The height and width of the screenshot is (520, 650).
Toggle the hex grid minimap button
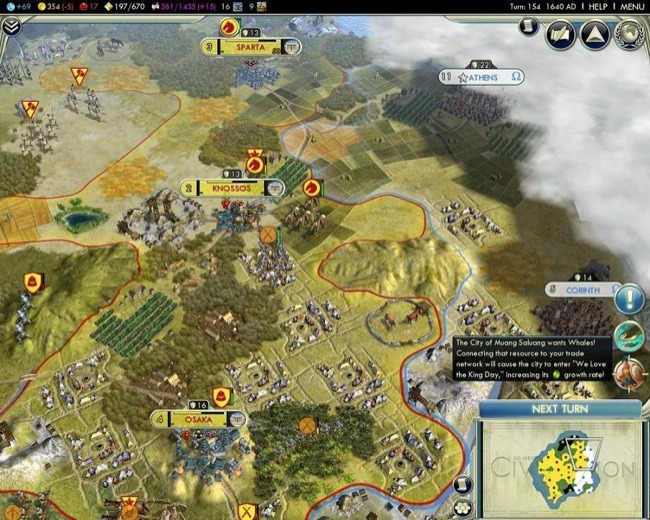(x=462, y=509)
